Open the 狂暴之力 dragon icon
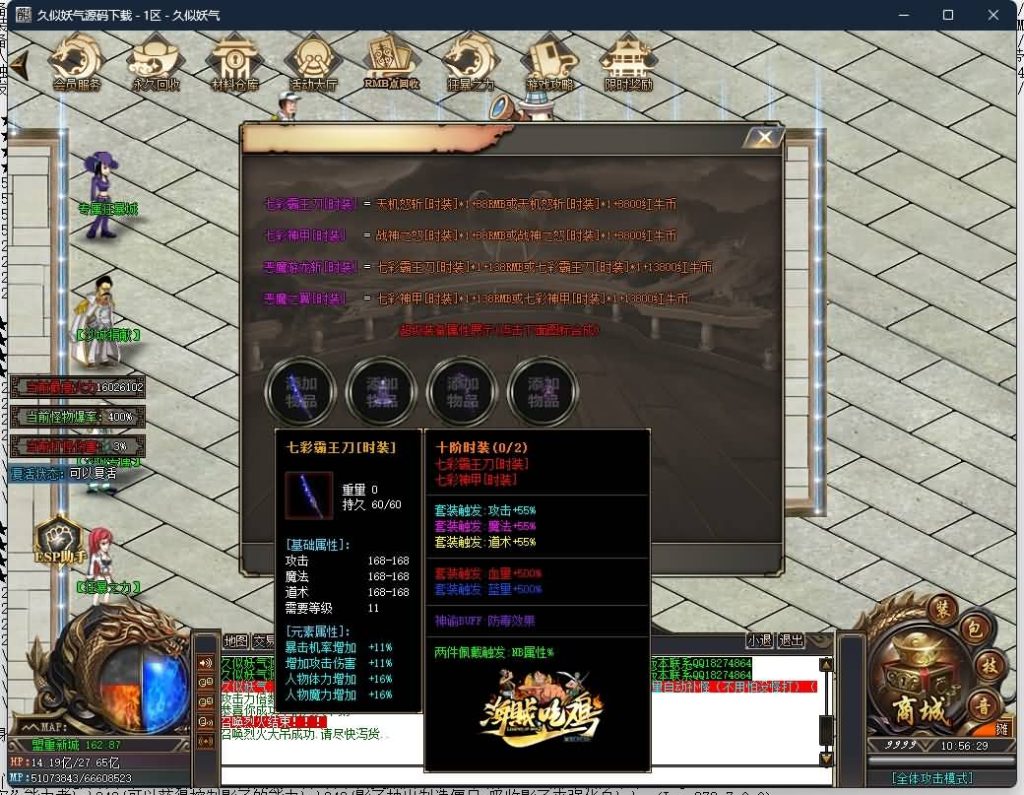 (x=470, y=62)
